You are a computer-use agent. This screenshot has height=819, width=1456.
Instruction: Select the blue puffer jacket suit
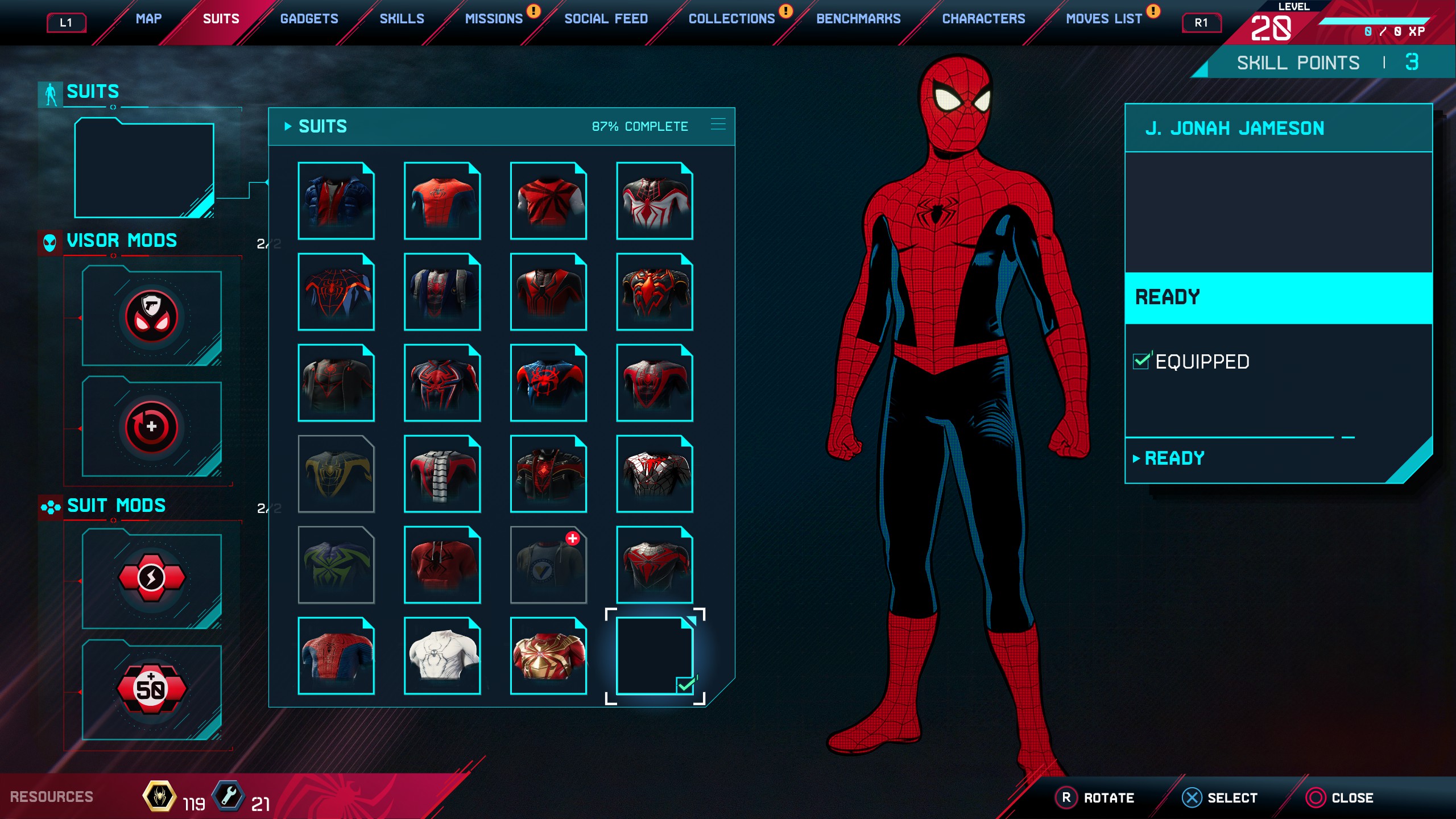(336, 200)
